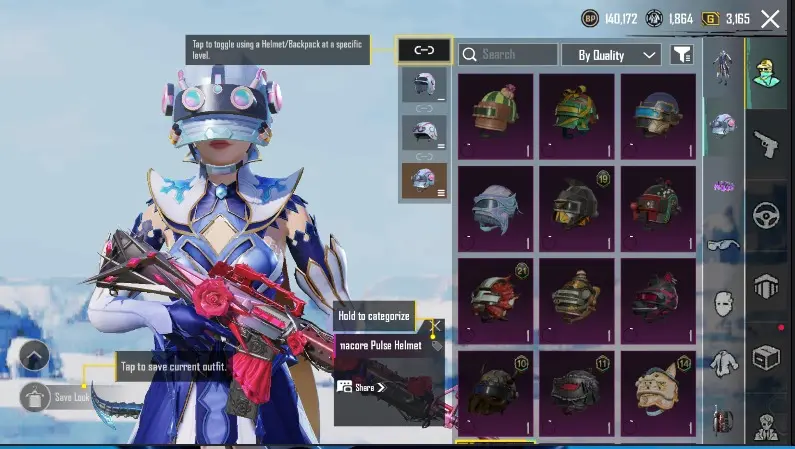The height and width of the screenshot is (449, 795).
Task: Open the glasses category in sidebar
Action: (720, 243)
